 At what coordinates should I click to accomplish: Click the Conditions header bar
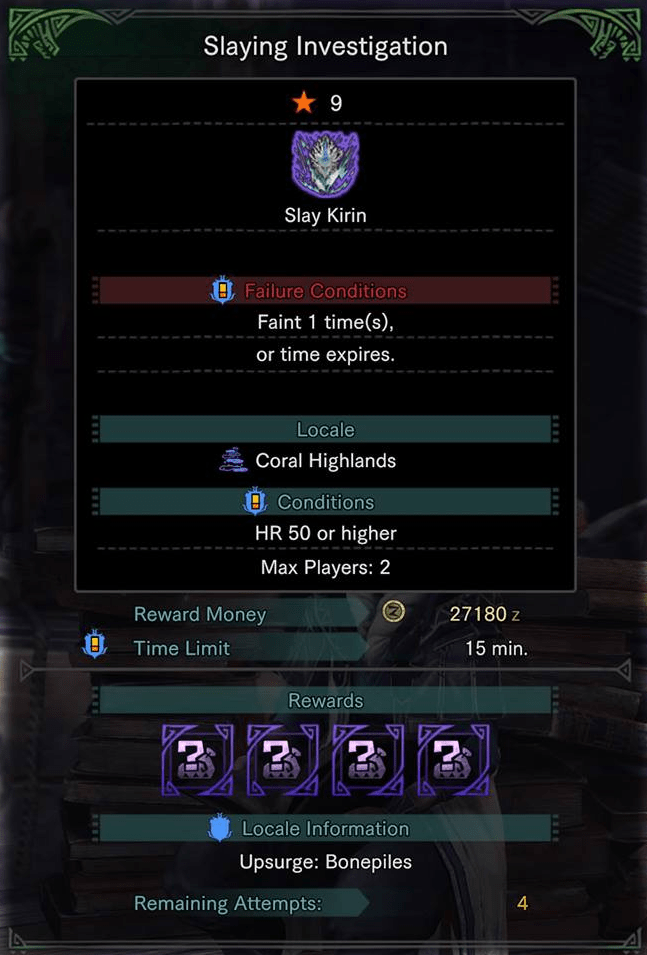(325, 502)
